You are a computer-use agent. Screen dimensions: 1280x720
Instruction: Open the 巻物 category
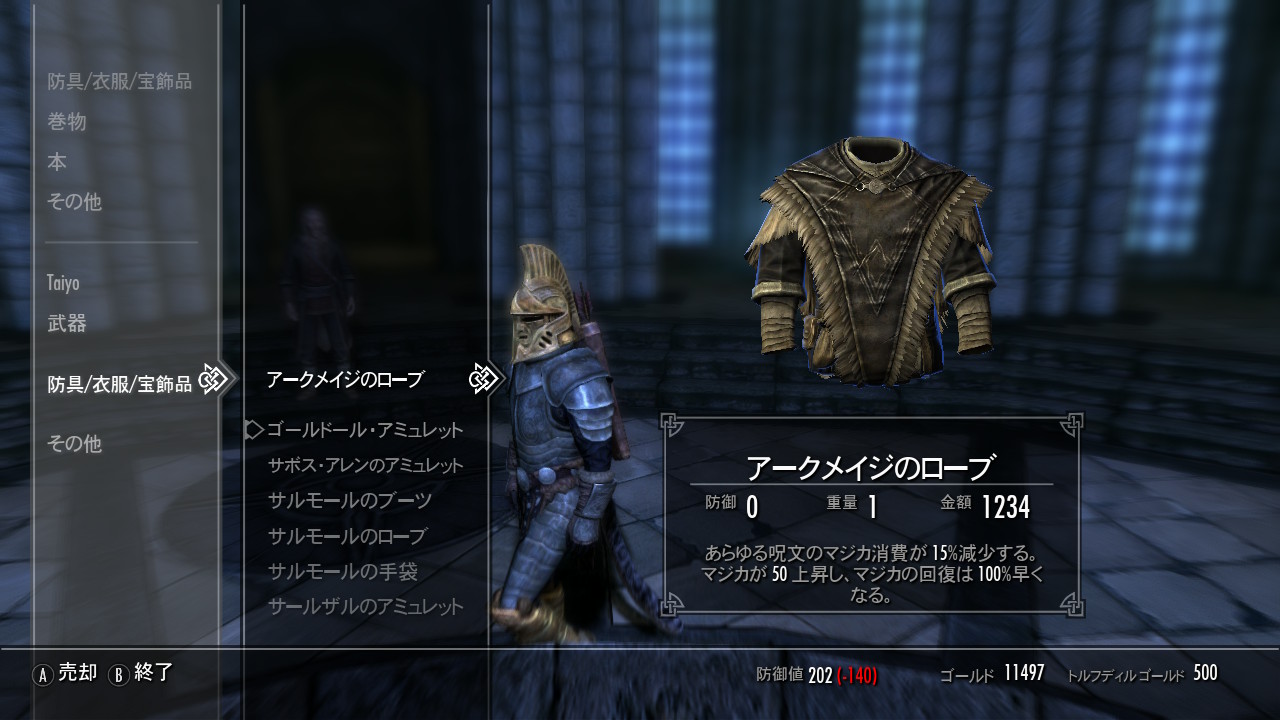[67, 122]
